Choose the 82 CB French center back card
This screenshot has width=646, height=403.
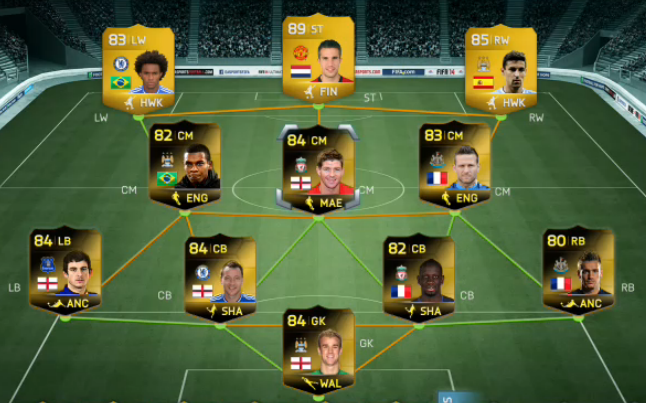(418, 280)
